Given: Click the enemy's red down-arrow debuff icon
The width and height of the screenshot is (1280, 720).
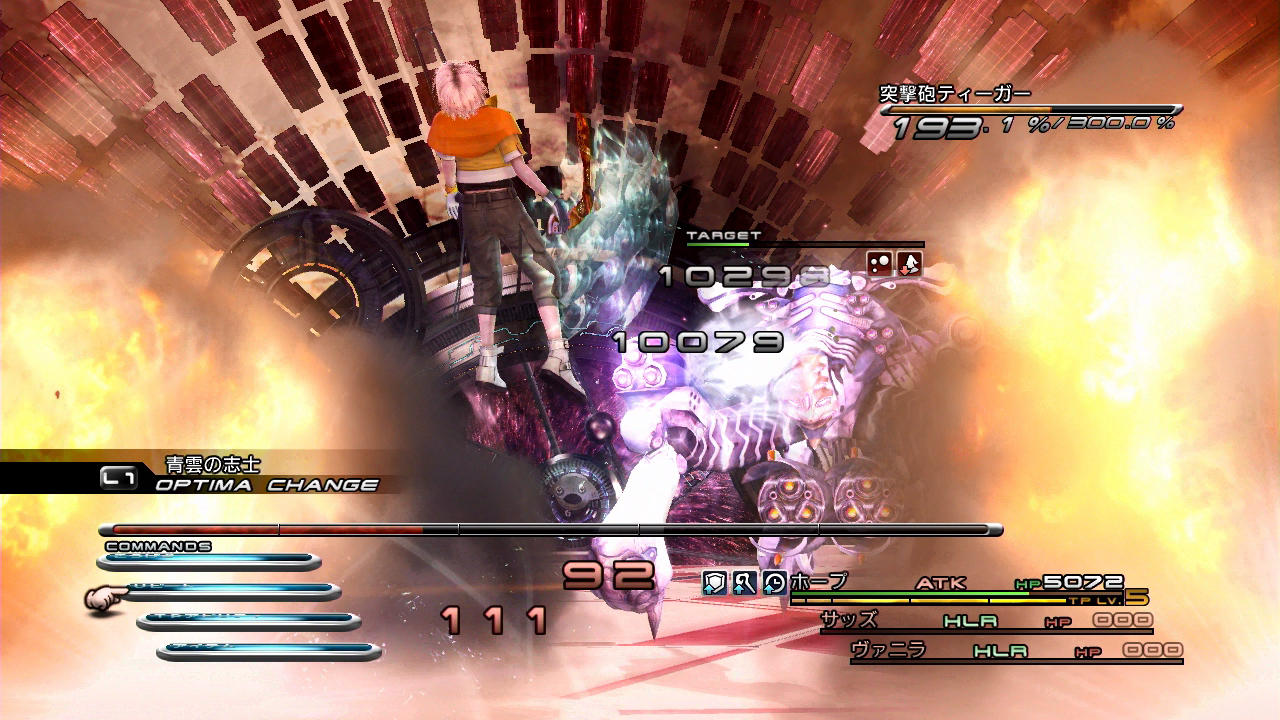Looking at the screenshot, I should 909,264.
